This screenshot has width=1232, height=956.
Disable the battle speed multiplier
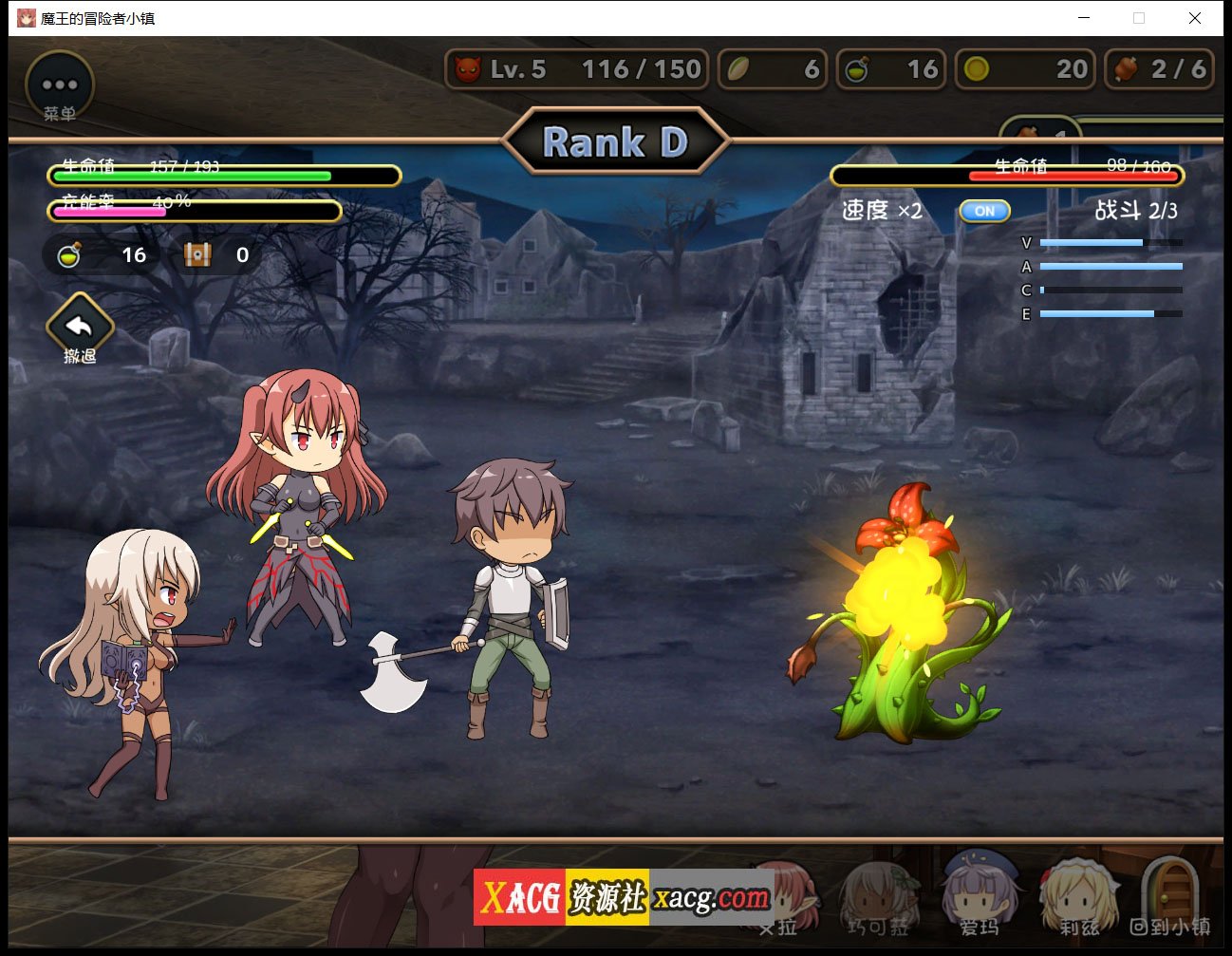984,211
